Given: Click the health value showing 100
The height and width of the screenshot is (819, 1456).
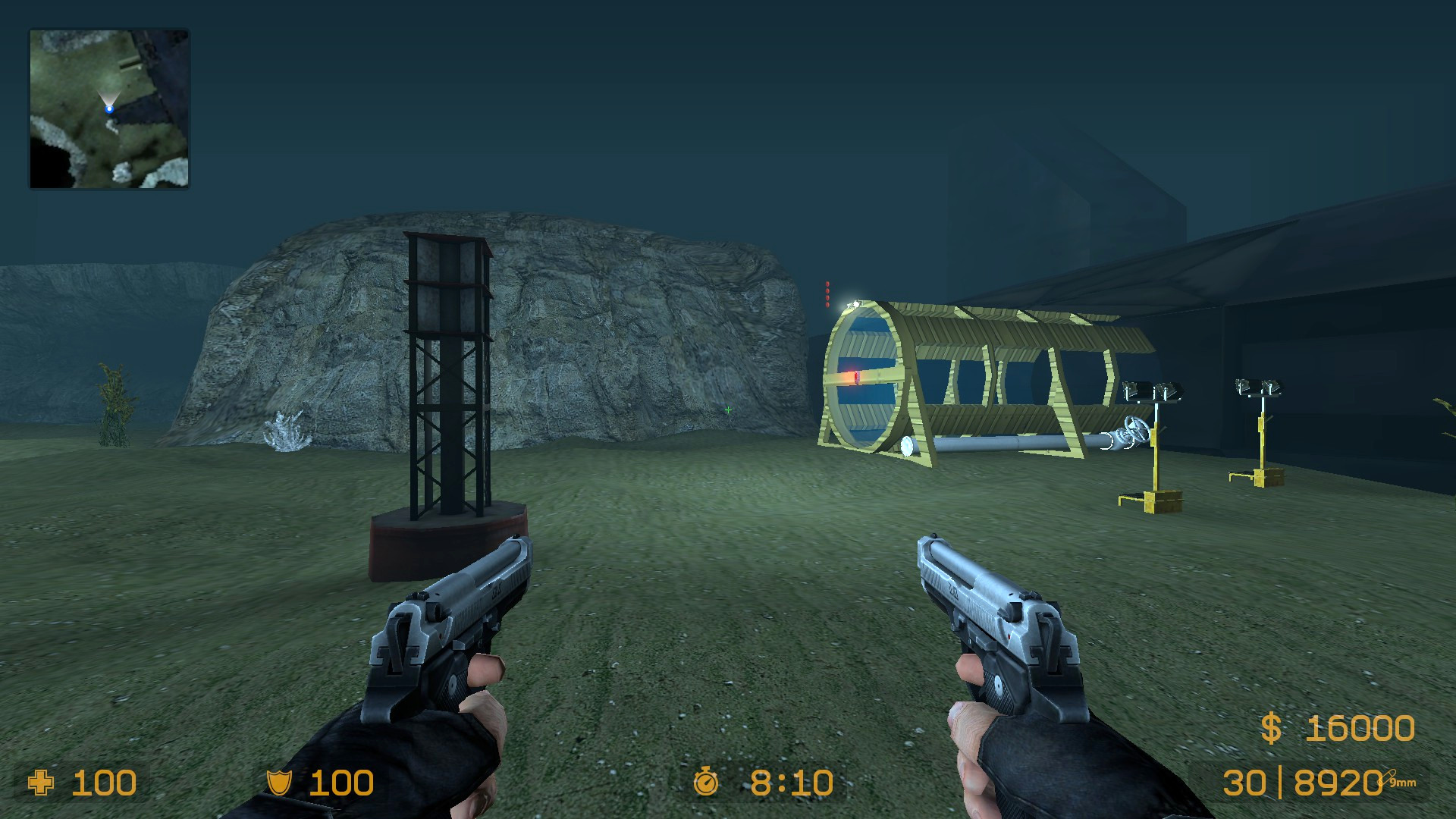Looking at the screenshot, I should point(104,781).
